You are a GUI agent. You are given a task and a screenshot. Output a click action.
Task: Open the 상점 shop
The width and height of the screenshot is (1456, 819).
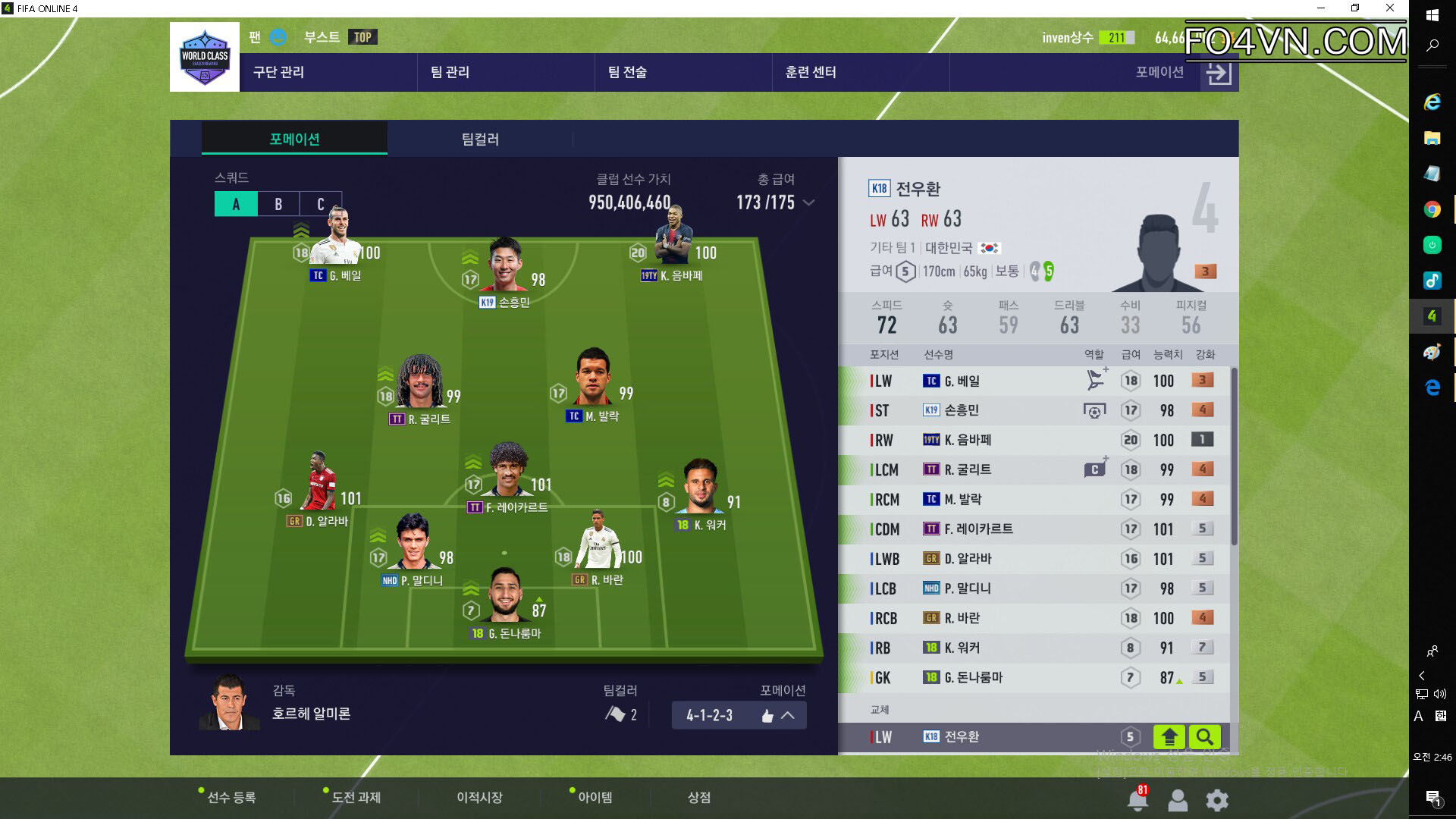pos(698,797)
